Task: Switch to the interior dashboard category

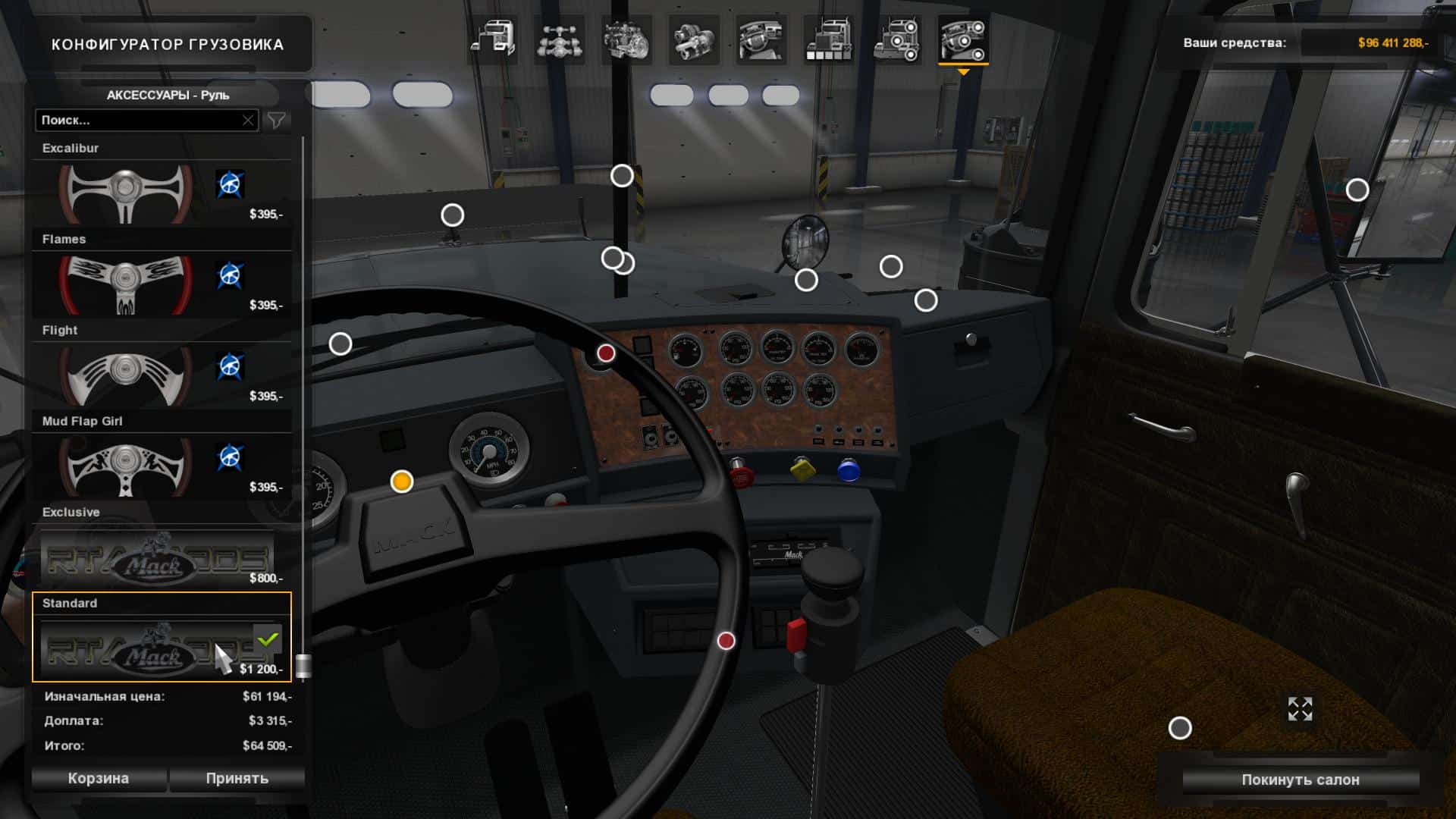Action: click(x=761, y=40)
